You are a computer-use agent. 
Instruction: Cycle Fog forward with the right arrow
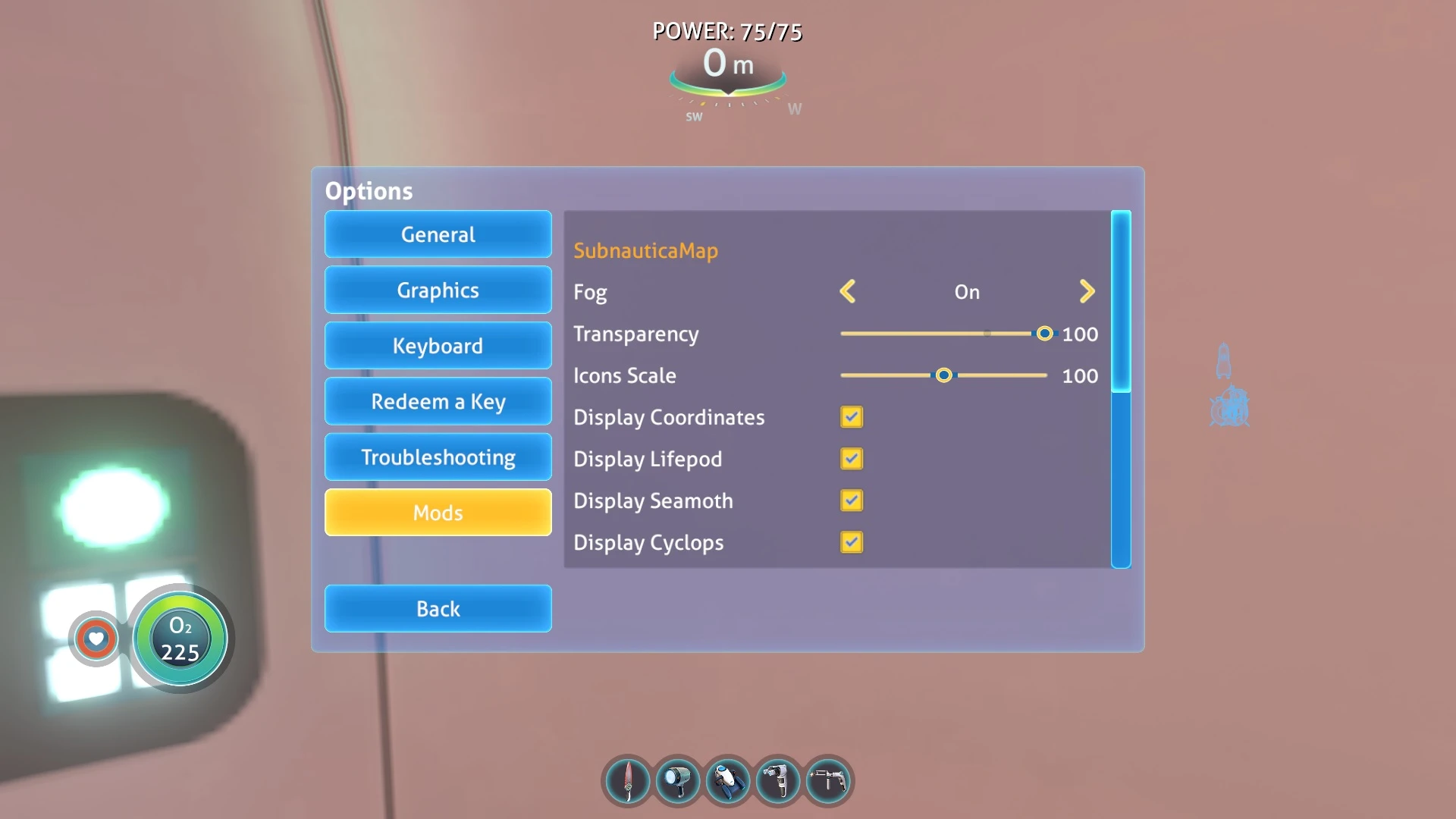pos(1087,291)
